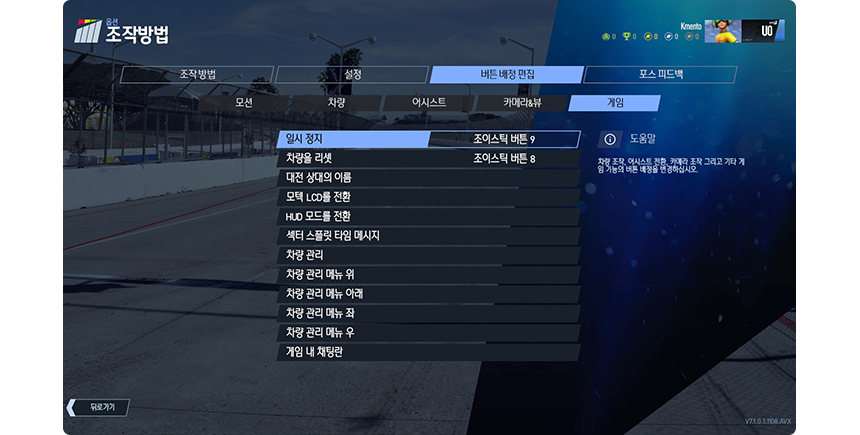The width and height of the screenshot is (860, 435).
Task: Switch to the 모션 sub-tab
Action: pyautogui.click(x=243, y=103)
